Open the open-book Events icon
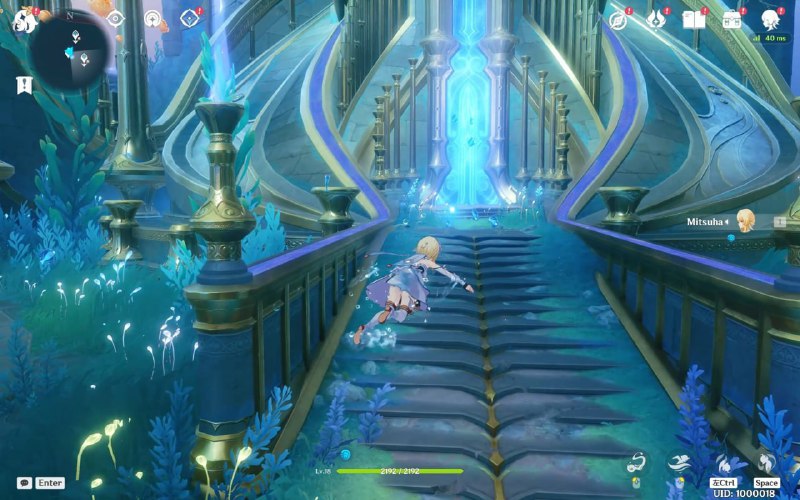The height and width of the screenshot is (500, 800). [693, 19]
